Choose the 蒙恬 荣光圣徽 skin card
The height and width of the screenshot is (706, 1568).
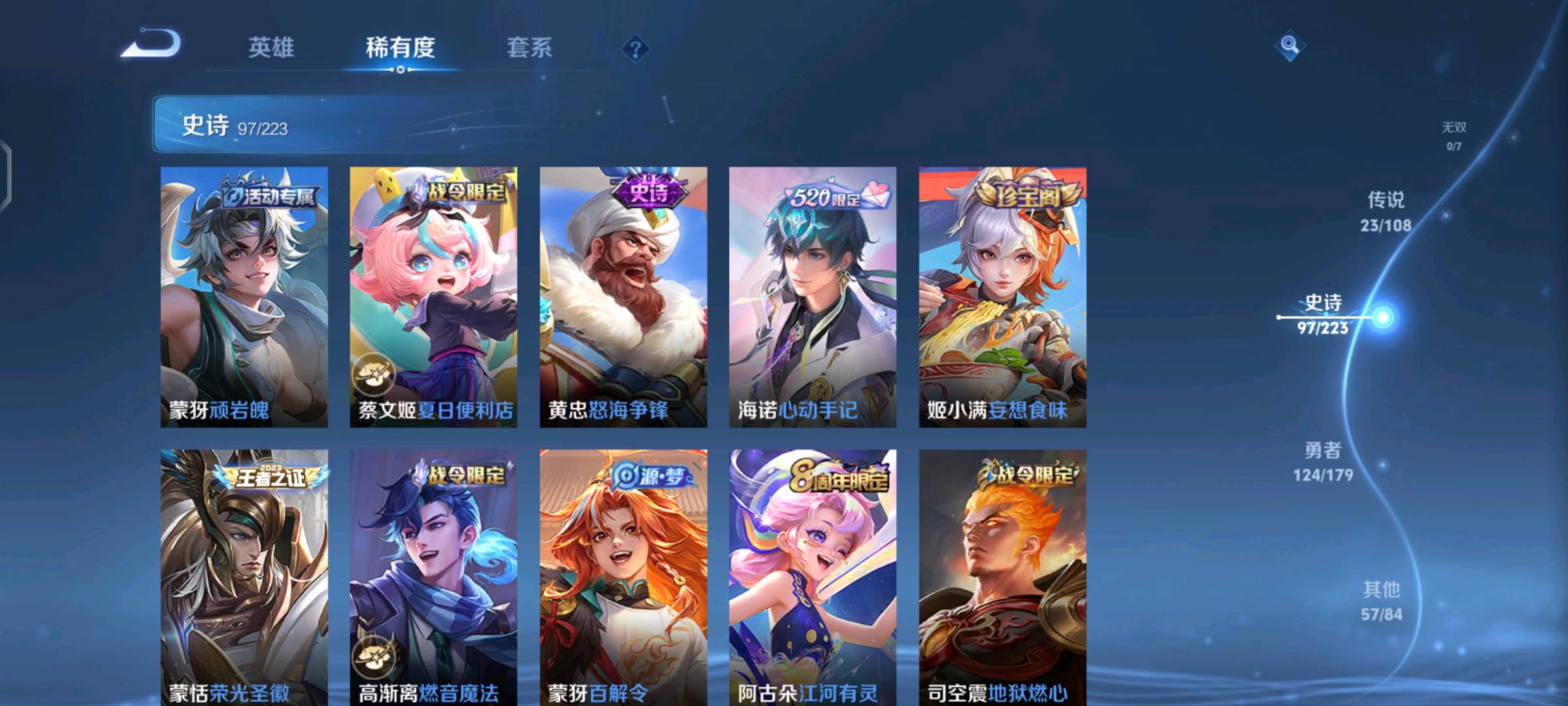(244, 577)
